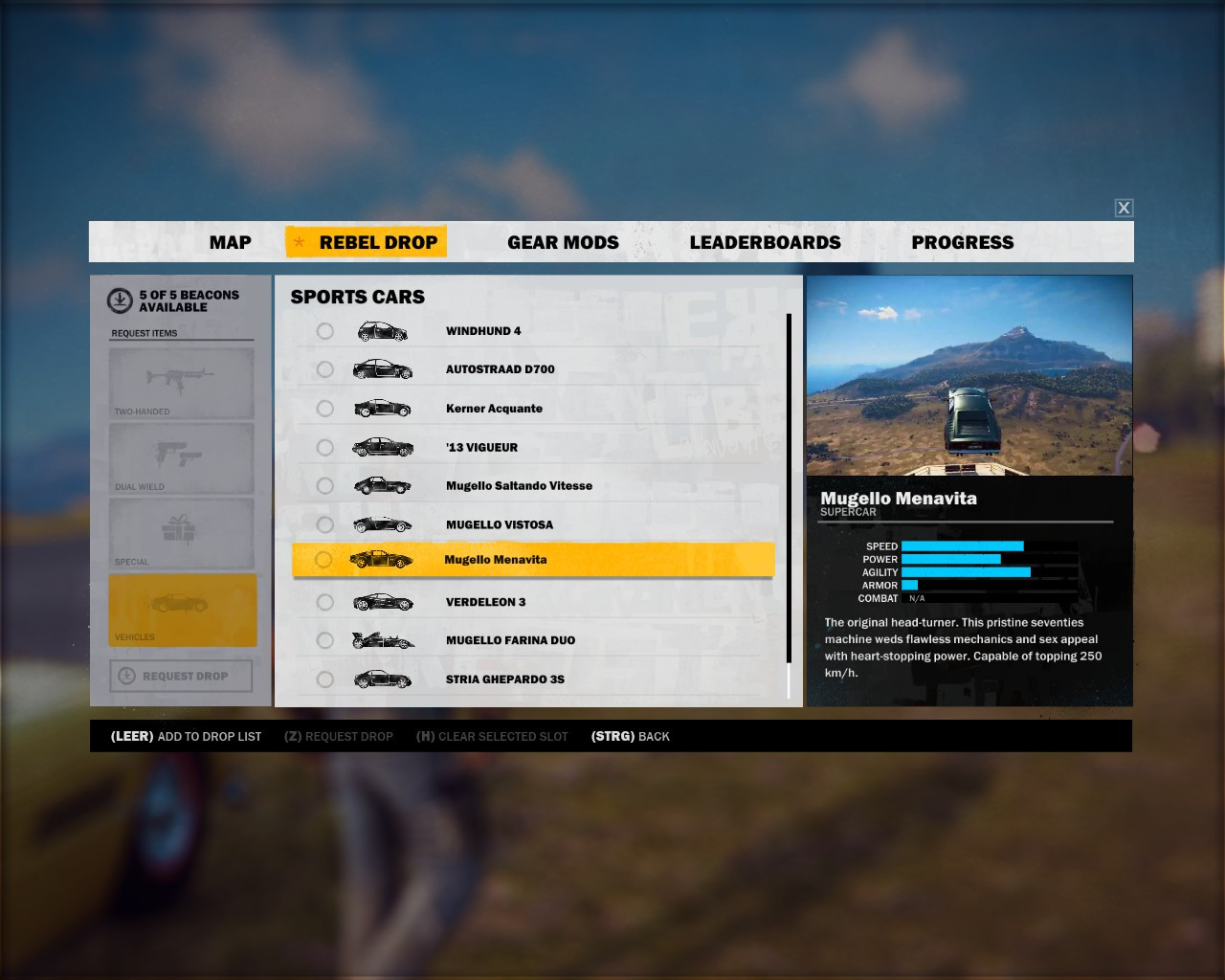Select the dual wield weapons icon
Viewport: 1225px width, 980px height.
tap(181, 456)
